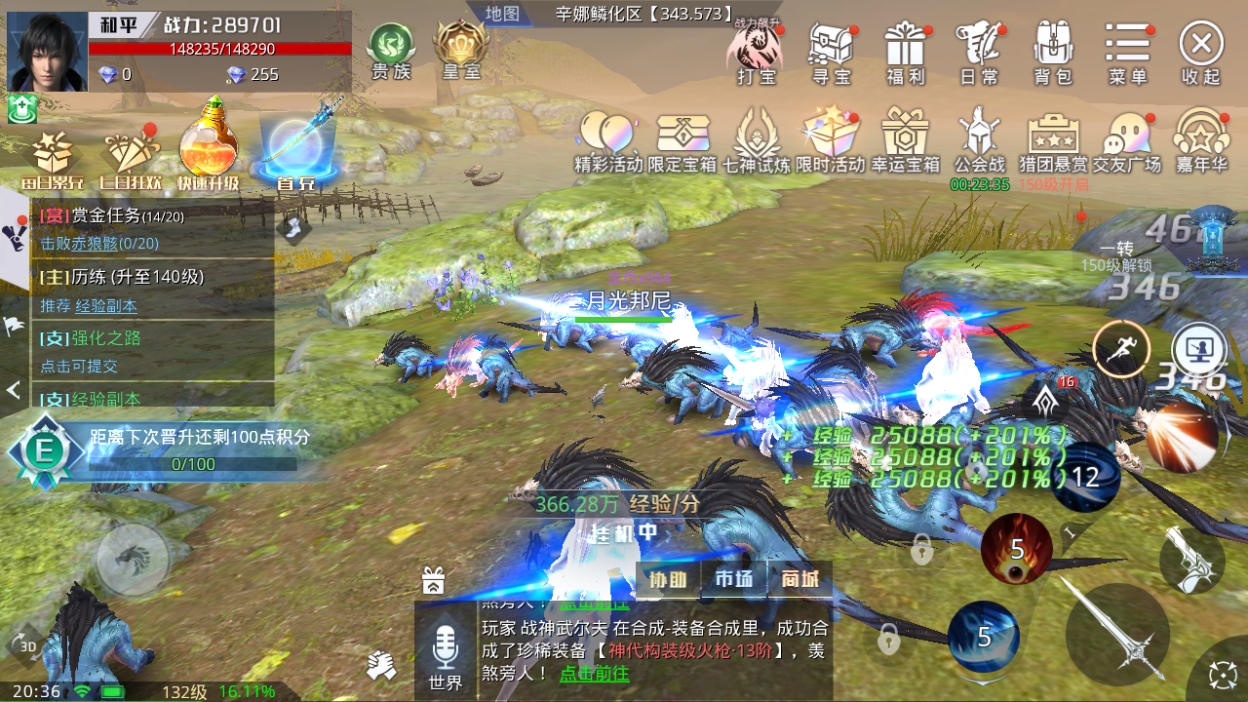
Task: Open the 寻宝 treasure hunt icon
Action: coord(830,52)
